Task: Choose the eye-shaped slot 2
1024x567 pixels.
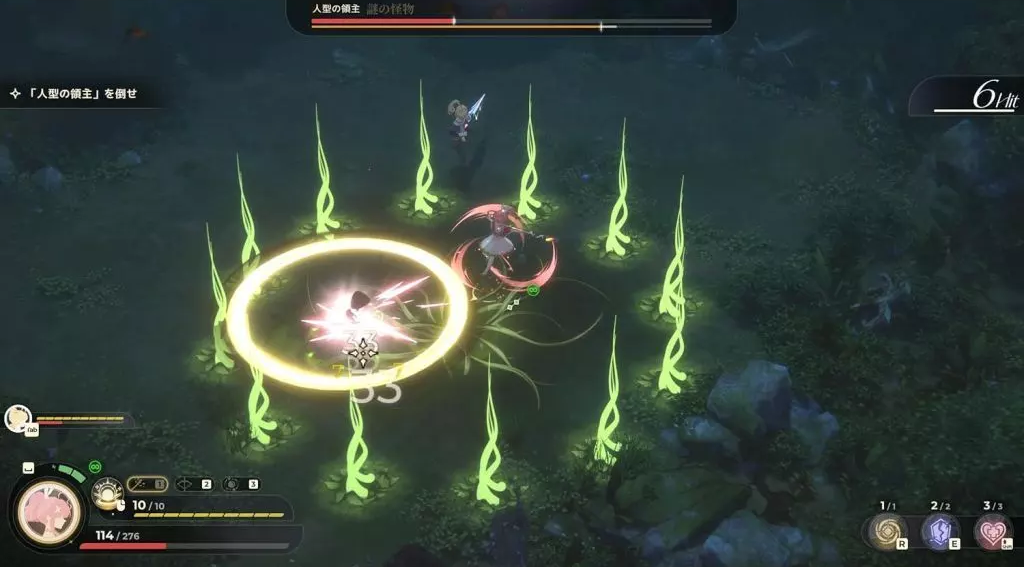Action: [x=193, y=484]
